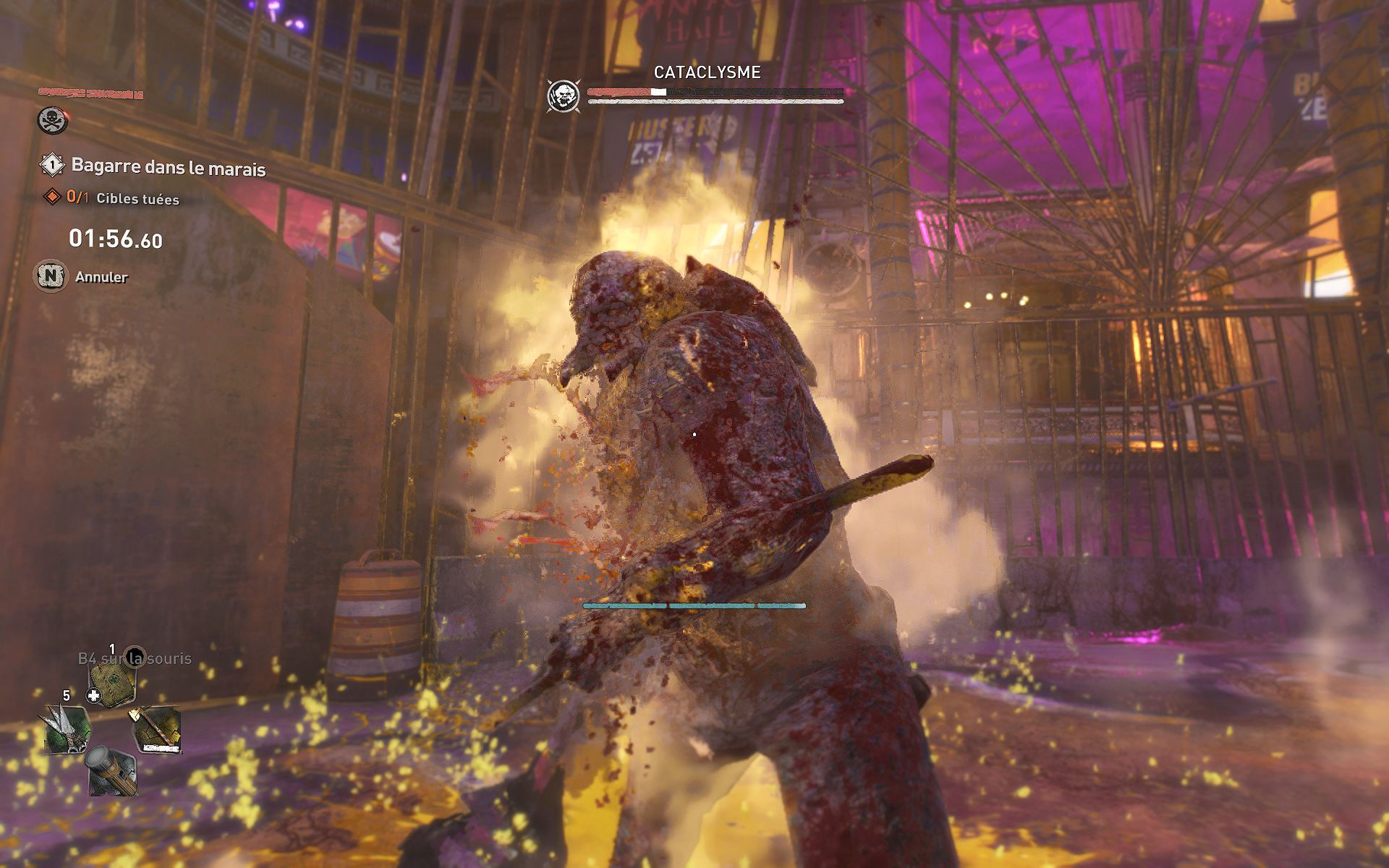Equip the axe weapon slot
Viewport: 1389px width, 868px height.
tap(156, 729)
